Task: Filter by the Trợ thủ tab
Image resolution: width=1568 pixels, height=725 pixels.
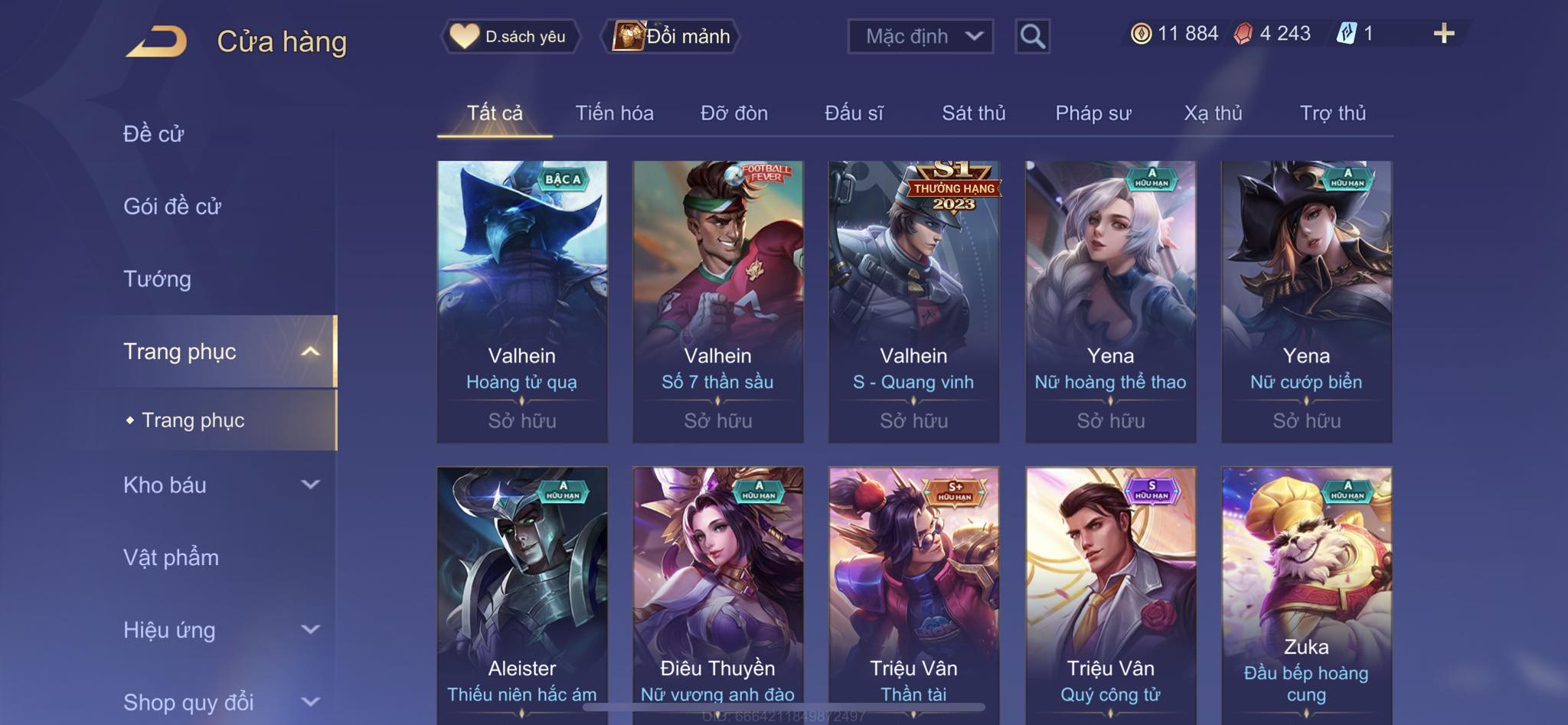Action: pyautogui.click(x=1332, y=113)
